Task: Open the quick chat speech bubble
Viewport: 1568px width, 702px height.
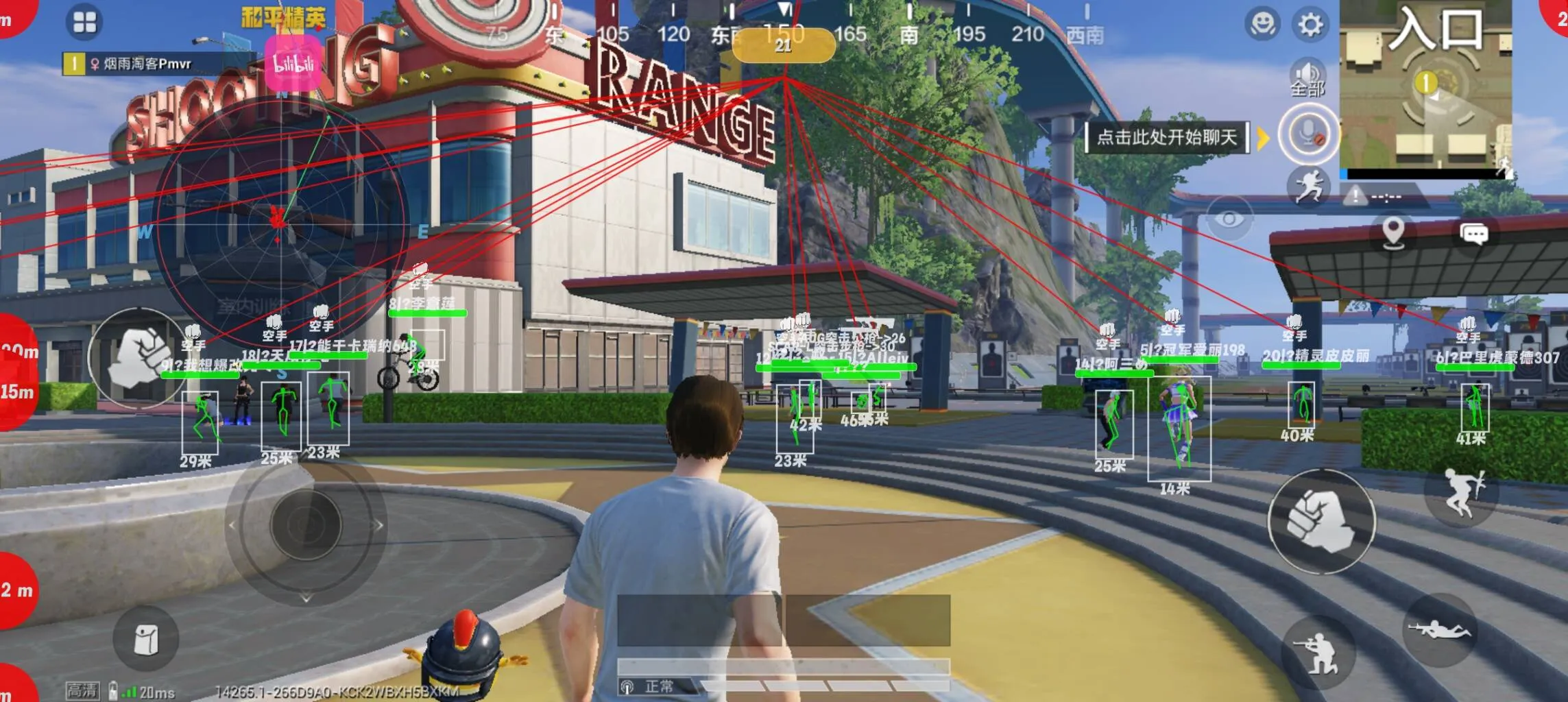Action: 1474,234
